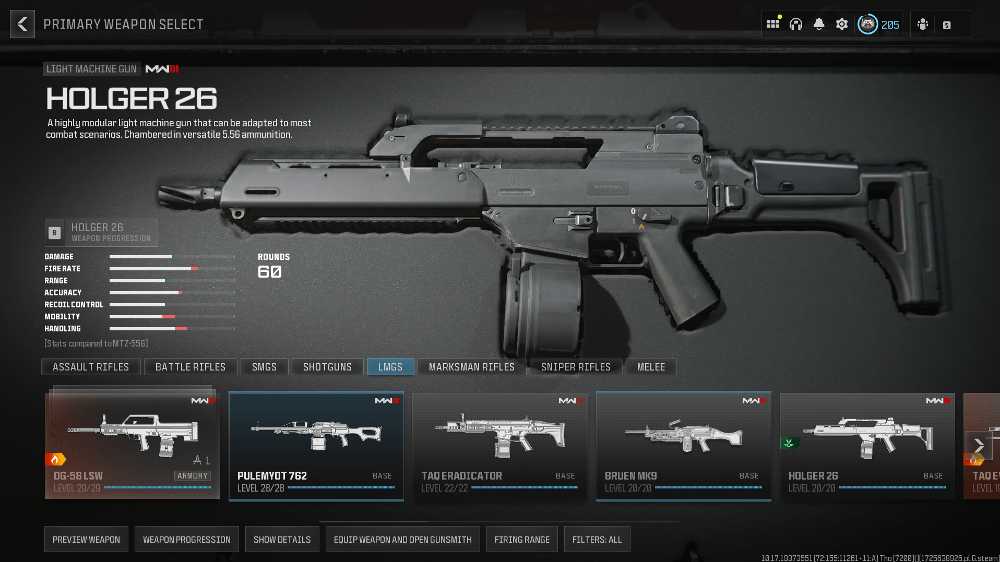Switch to Marksman Rifles tab
The height and width of the screenshot is (562, 1000).
[471, 367]
